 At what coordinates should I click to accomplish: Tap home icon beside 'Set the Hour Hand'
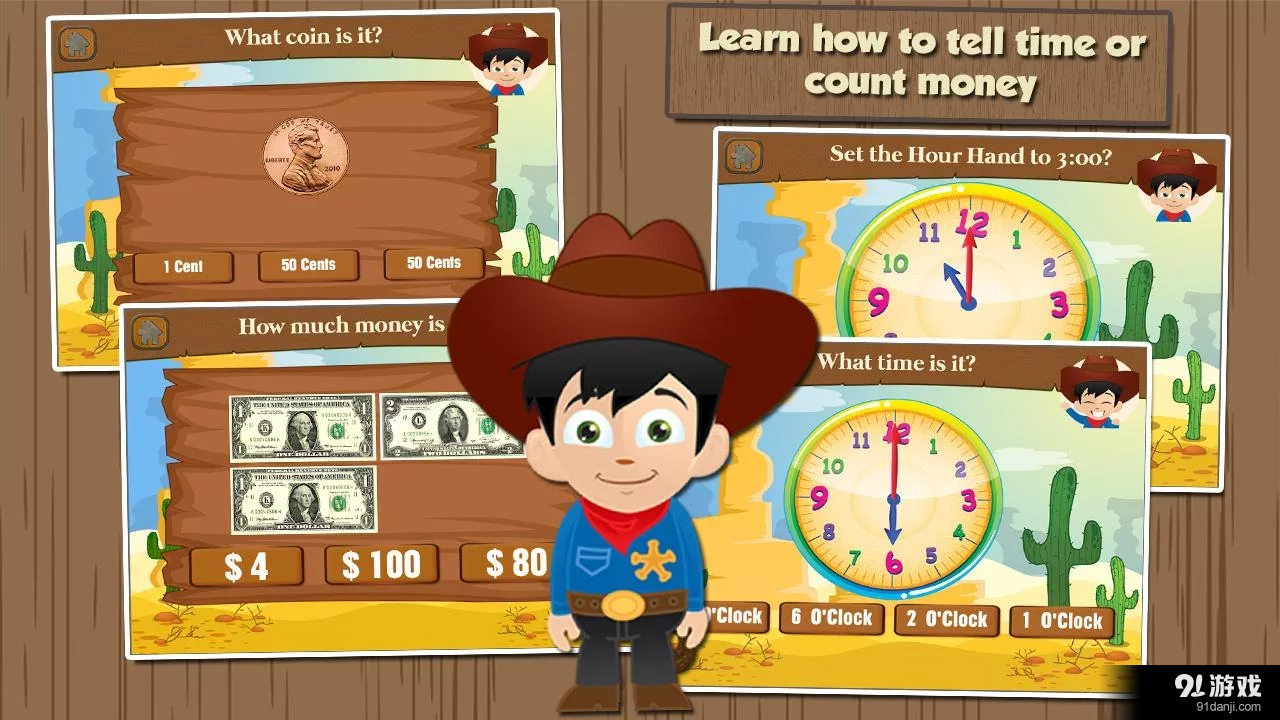743,156
